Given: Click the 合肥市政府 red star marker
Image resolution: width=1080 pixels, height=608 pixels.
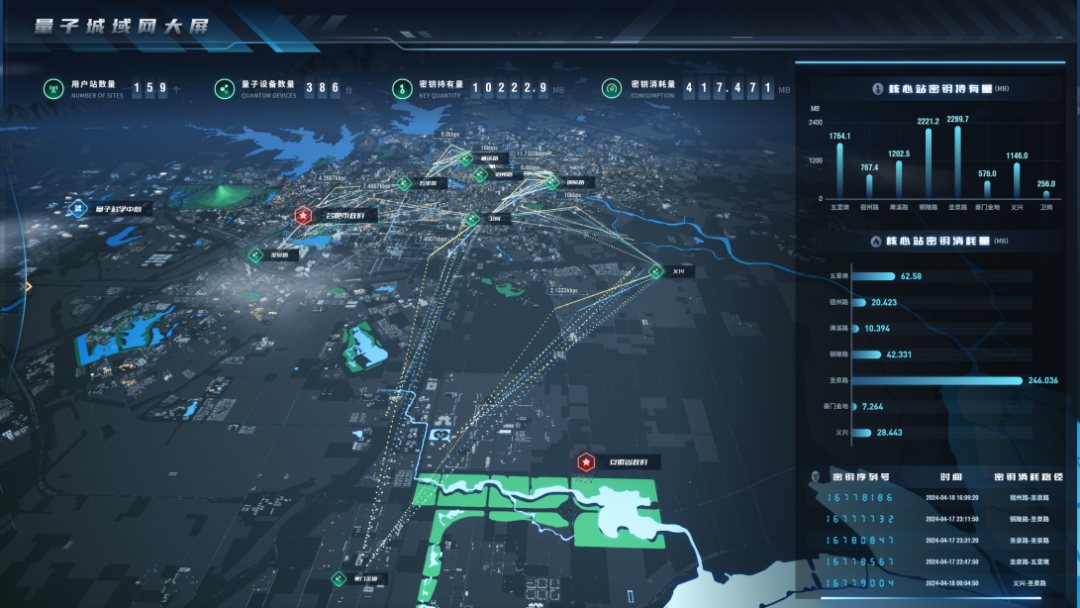Looking at the screenshot, I should pos(303,215).
